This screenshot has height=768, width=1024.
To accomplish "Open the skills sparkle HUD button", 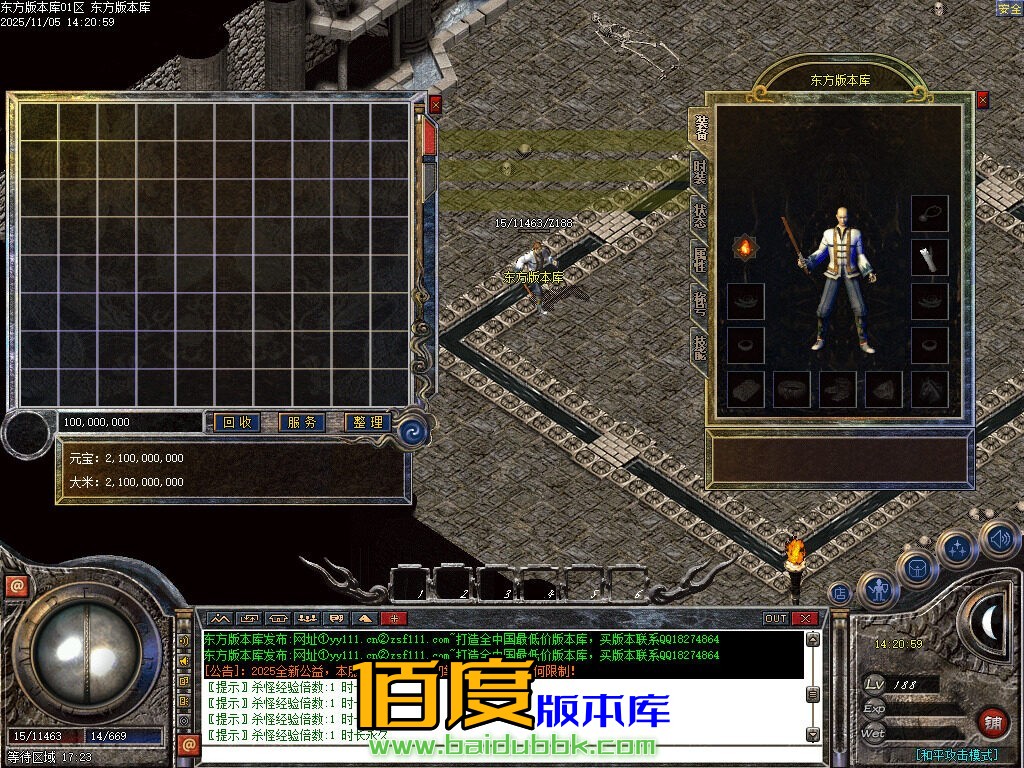I will tap(957, 549).
